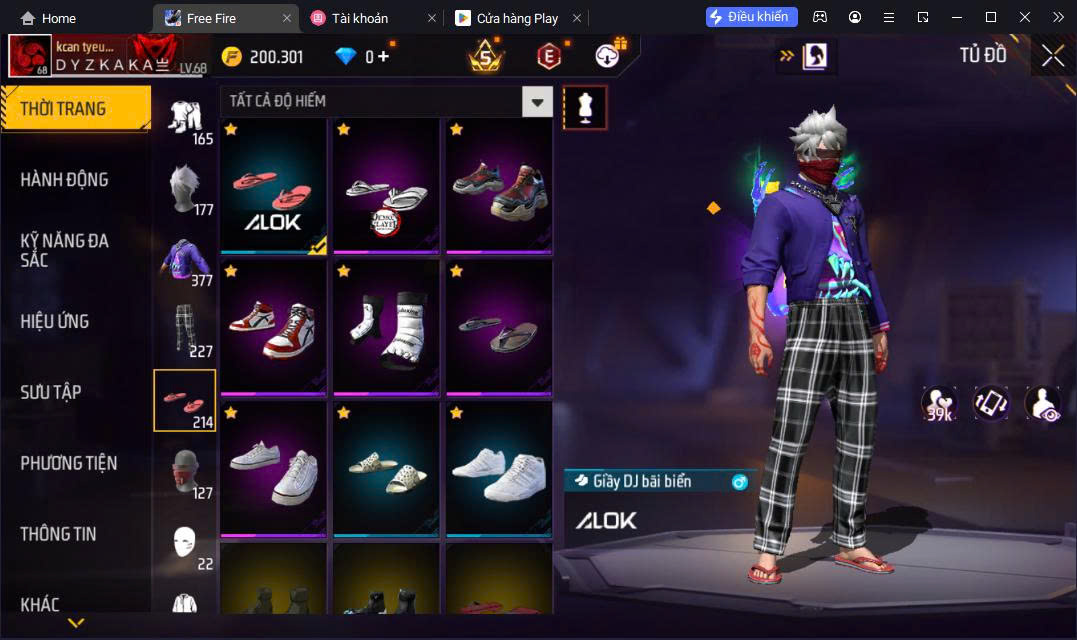Click the mannequin outfit preview button
The width and height of the screenshot is (1077, 640).
coord(585,107)
